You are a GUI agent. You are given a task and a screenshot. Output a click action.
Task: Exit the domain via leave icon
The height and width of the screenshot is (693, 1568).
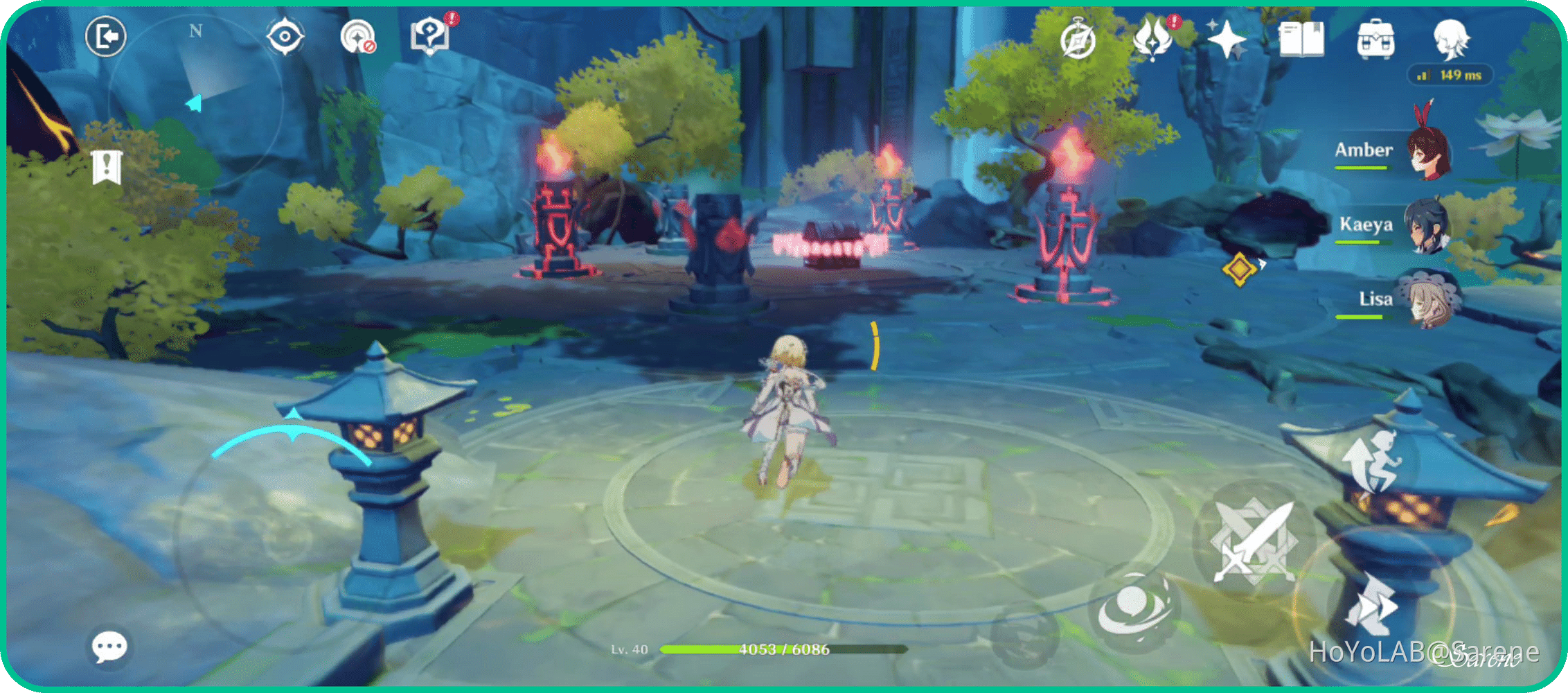(x=105, y=36)
